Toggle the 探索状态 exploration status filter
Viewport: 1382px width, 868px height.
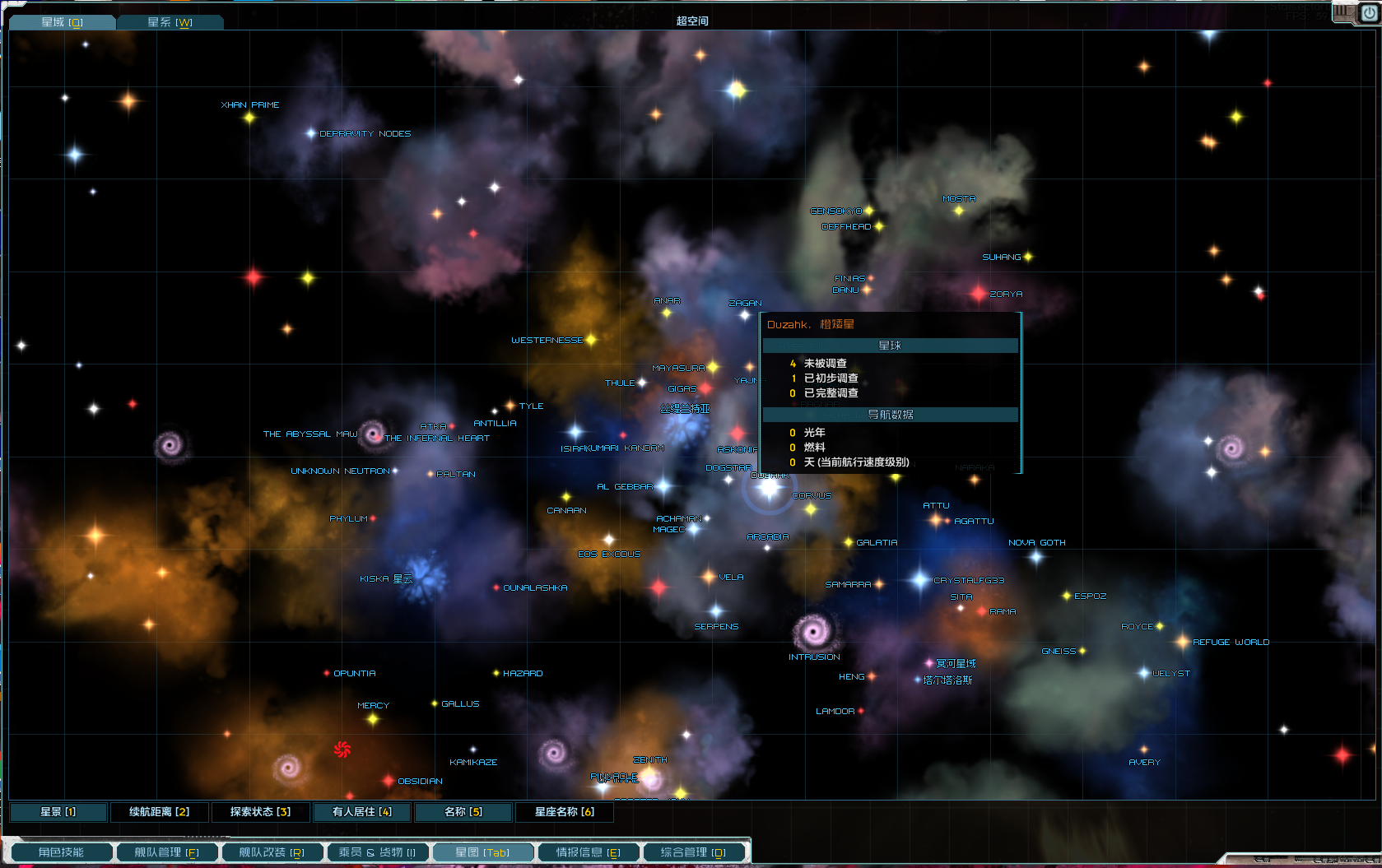tap(260, 812)
